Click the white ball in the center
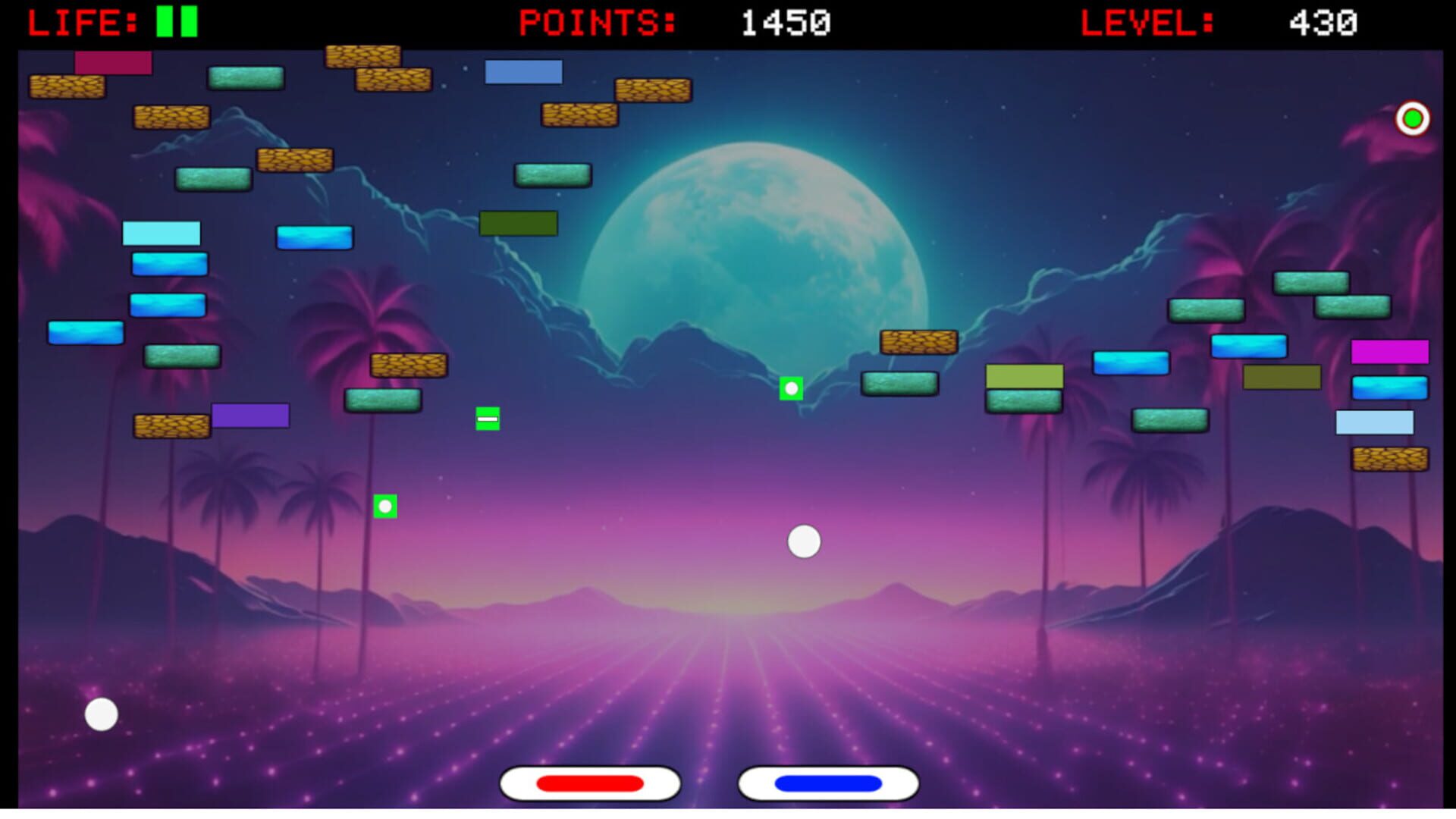The height and width of the screenshot is (819, 1456). pos(804,541)
